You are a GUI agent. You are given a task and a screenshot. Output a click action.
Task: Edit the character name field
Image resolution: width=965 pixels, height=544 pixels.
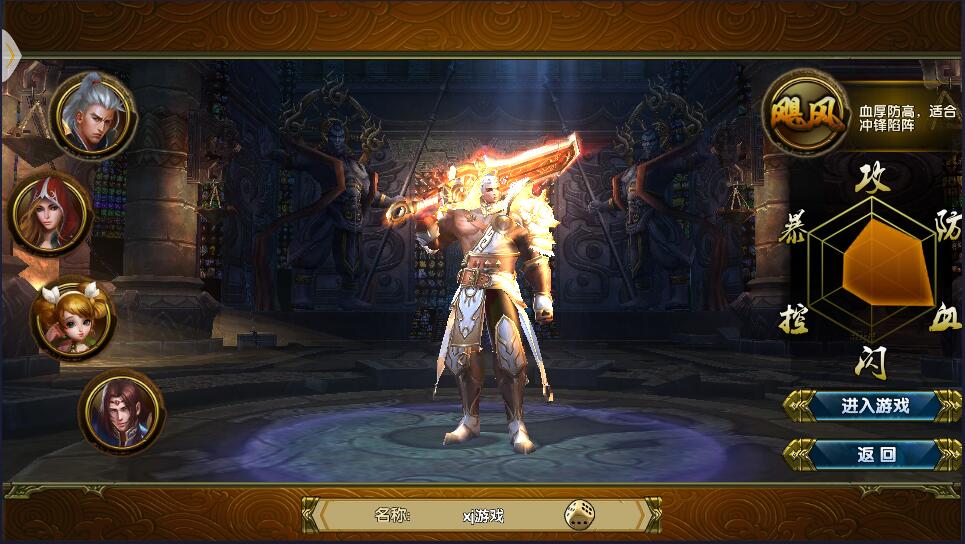coord(483,515)
